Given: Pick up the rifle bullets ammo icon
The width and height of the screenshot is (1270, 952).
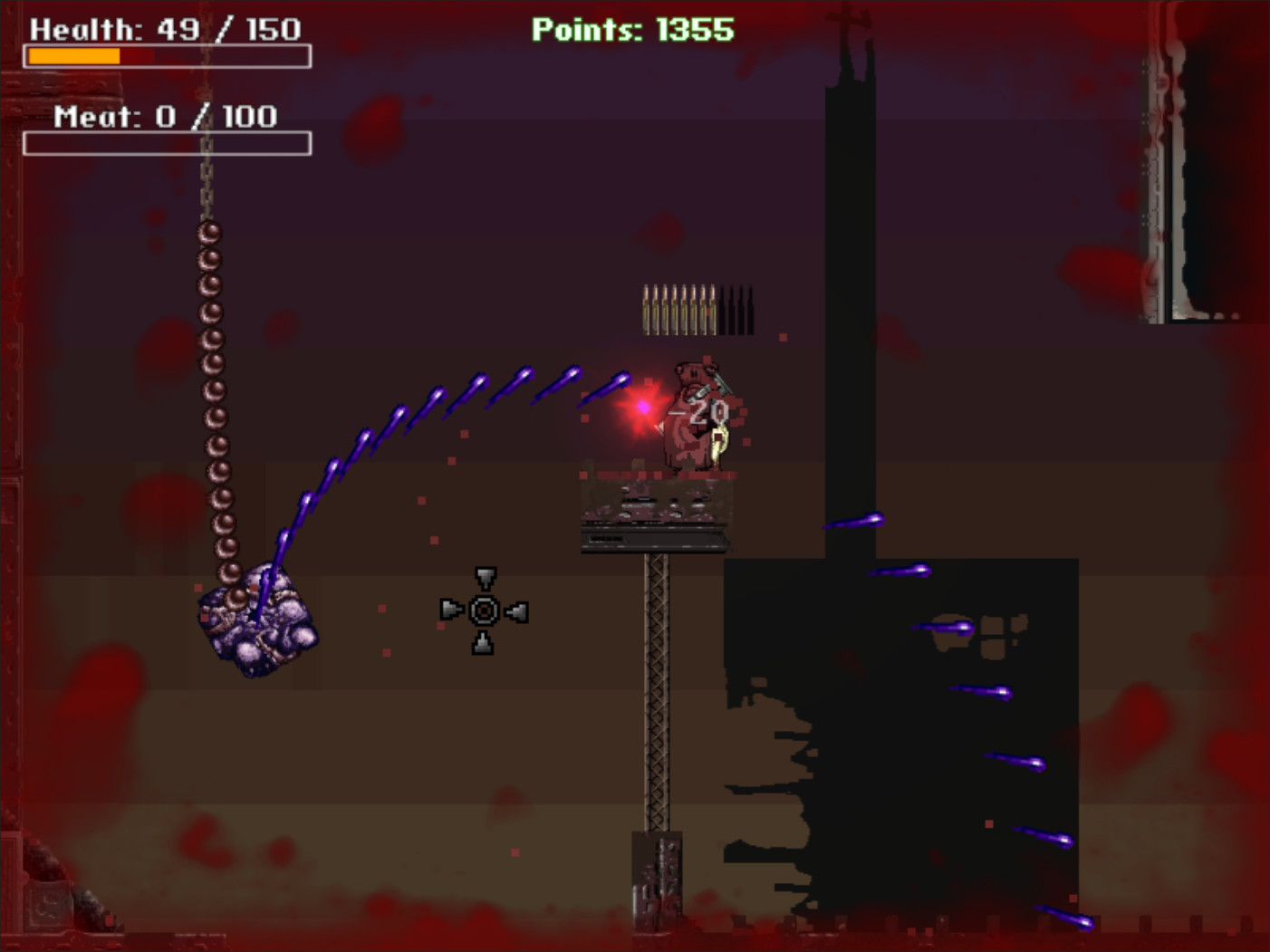Looking at the screenshot, I should click(678, 308).
